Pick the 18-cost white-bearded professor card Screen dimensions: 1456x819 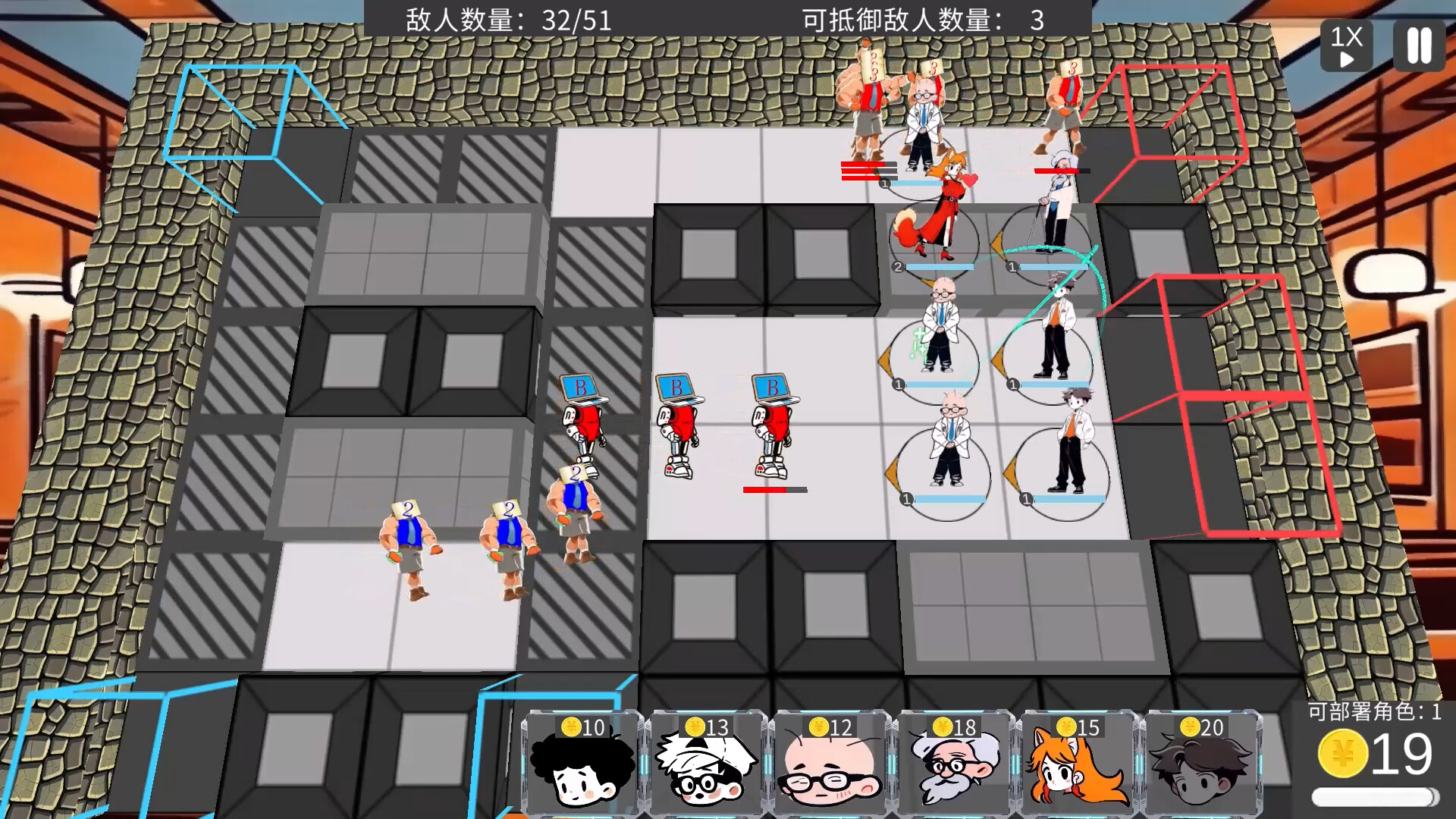point(955,762)
